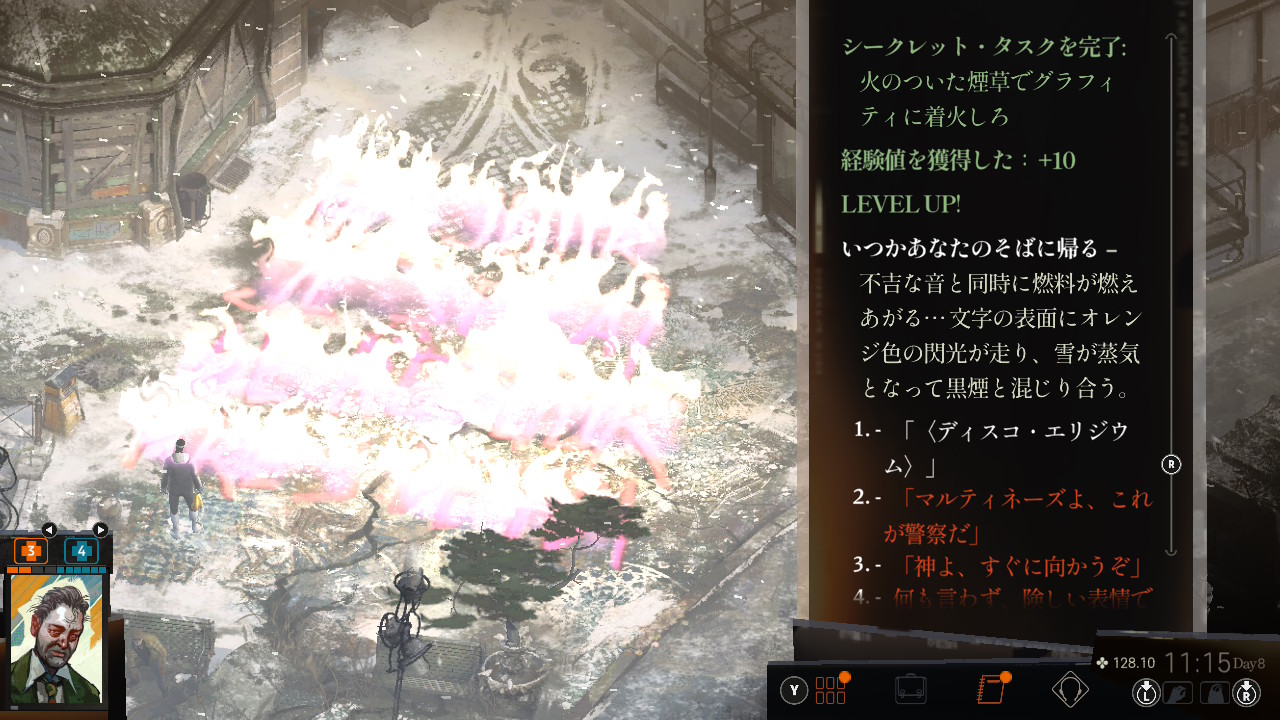
Task: Use the orange health heal cross
Action: 31,550
